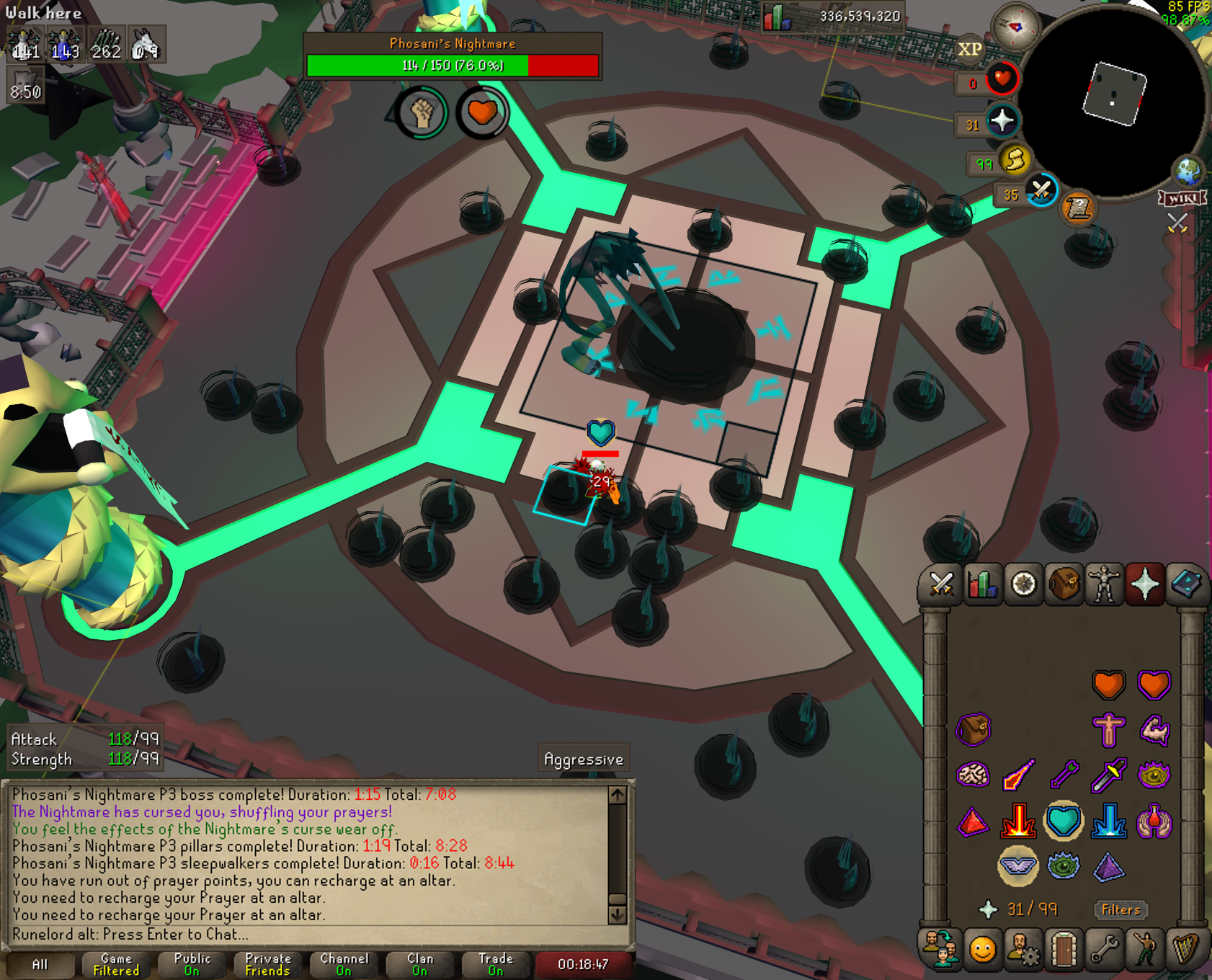1212x980 pixels.
Task: Open the world map globe
Action: 1188,171
